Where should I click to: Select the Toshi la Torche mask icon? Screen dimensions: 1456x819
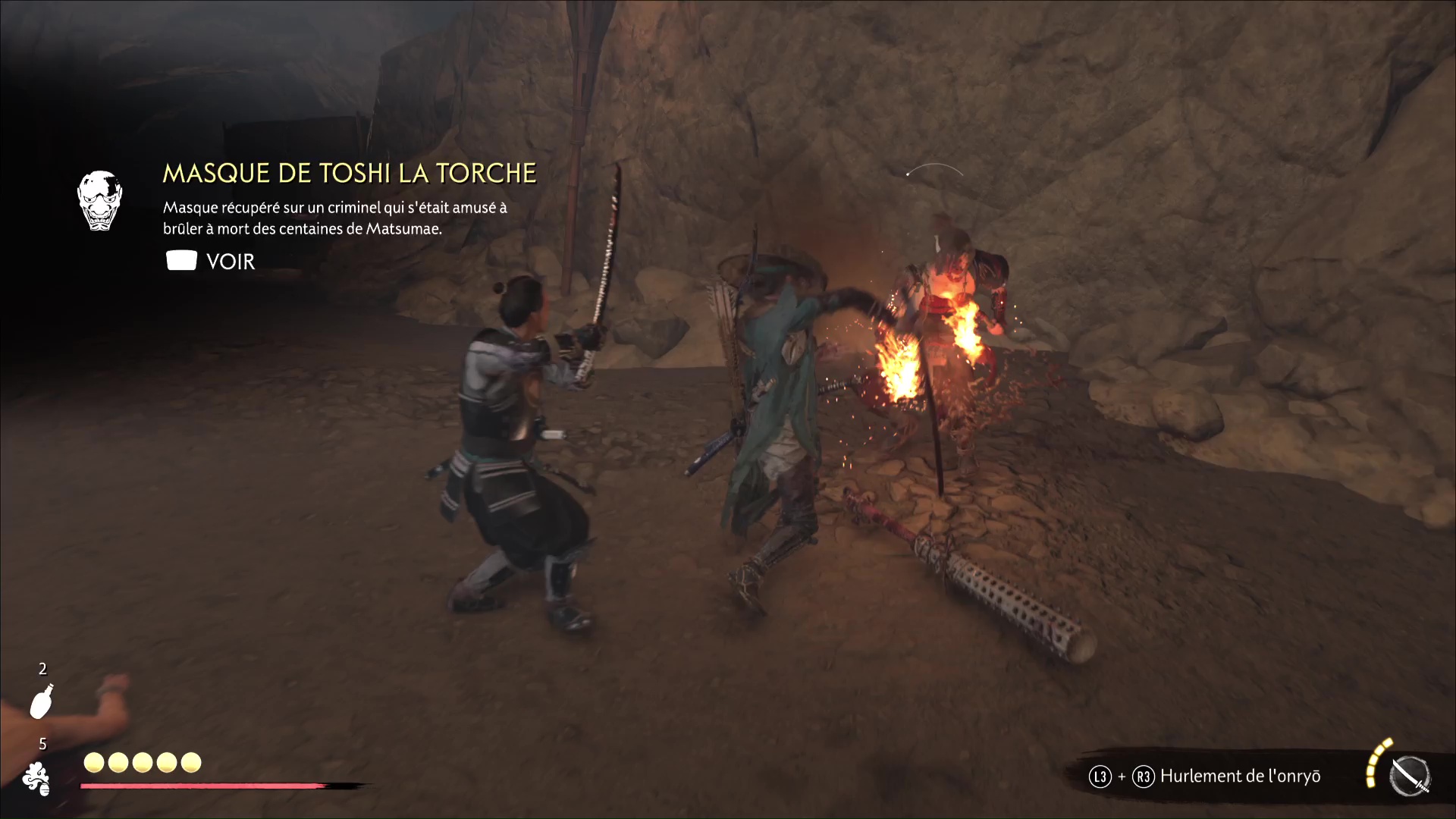(x=99, y=200)
